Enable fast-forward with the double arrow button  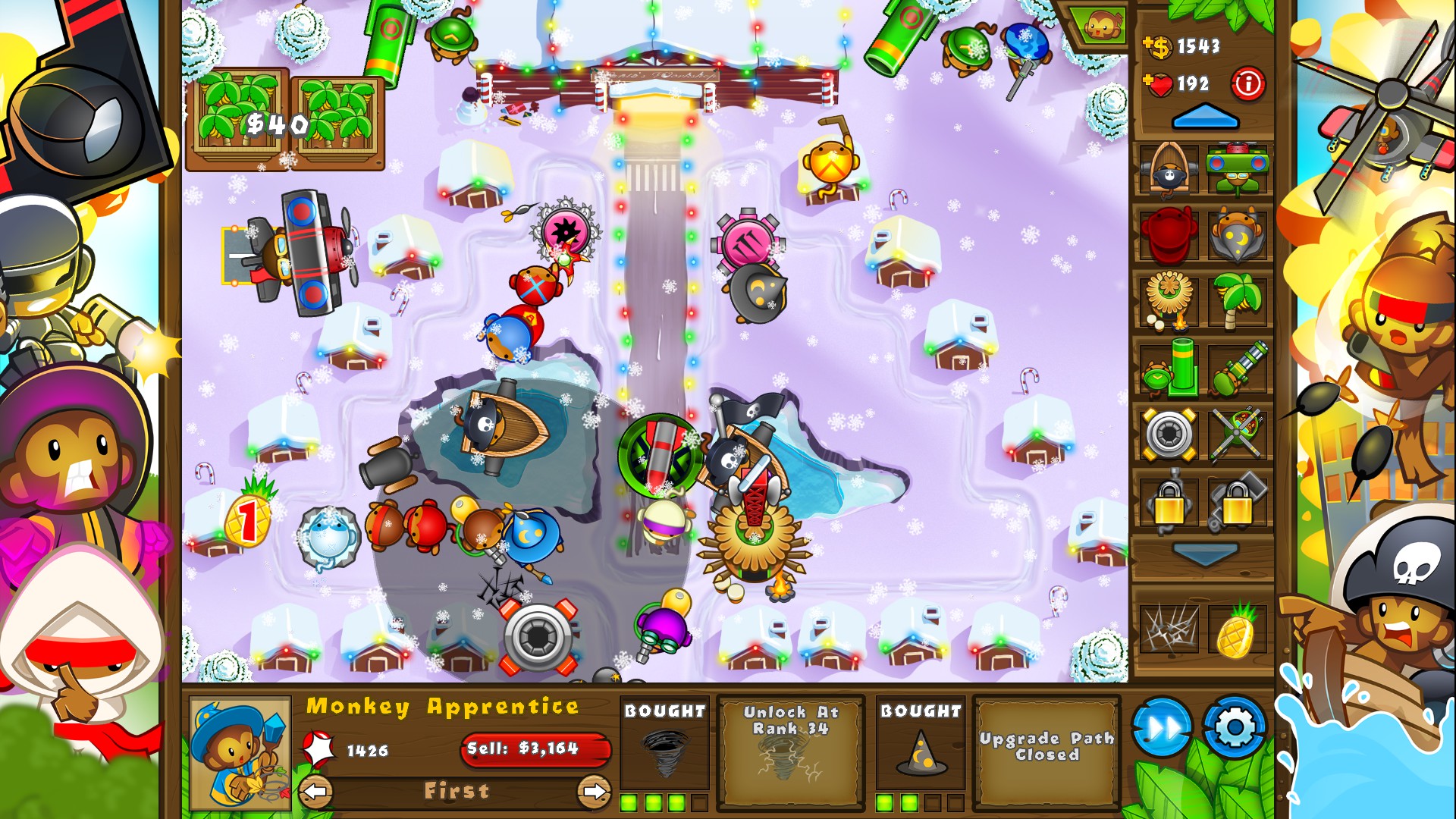[x=1164, y=726]
